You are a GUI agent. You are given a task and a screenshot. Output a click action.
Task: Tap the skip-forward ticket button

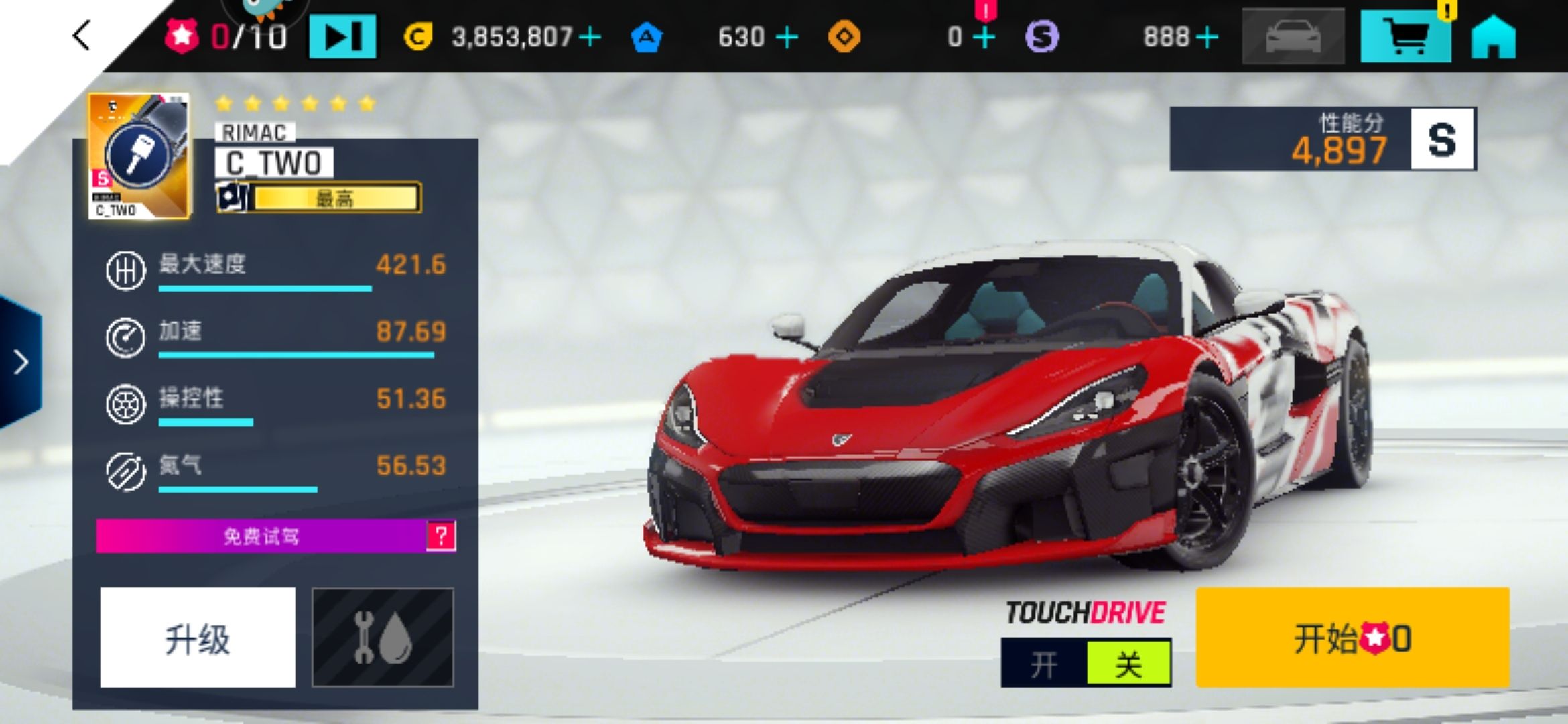pyautogui.click(x=342, y=37)
